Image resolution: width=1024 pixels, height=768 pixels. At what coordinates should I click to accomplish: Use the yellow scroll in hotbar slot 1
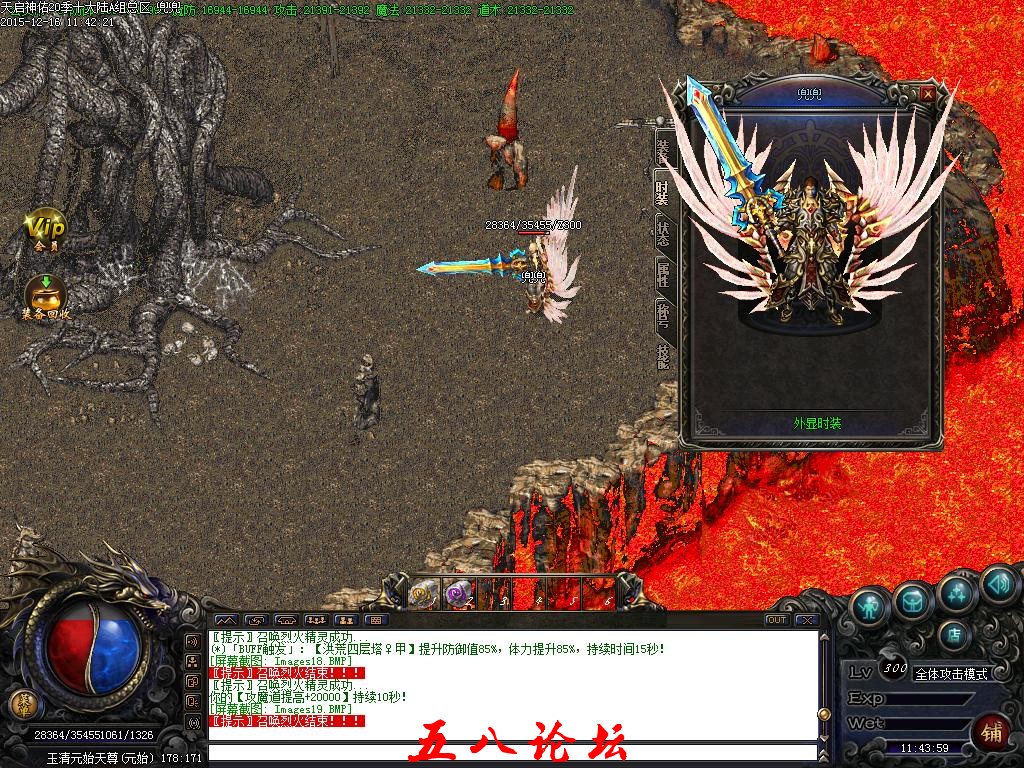point(423,594)
